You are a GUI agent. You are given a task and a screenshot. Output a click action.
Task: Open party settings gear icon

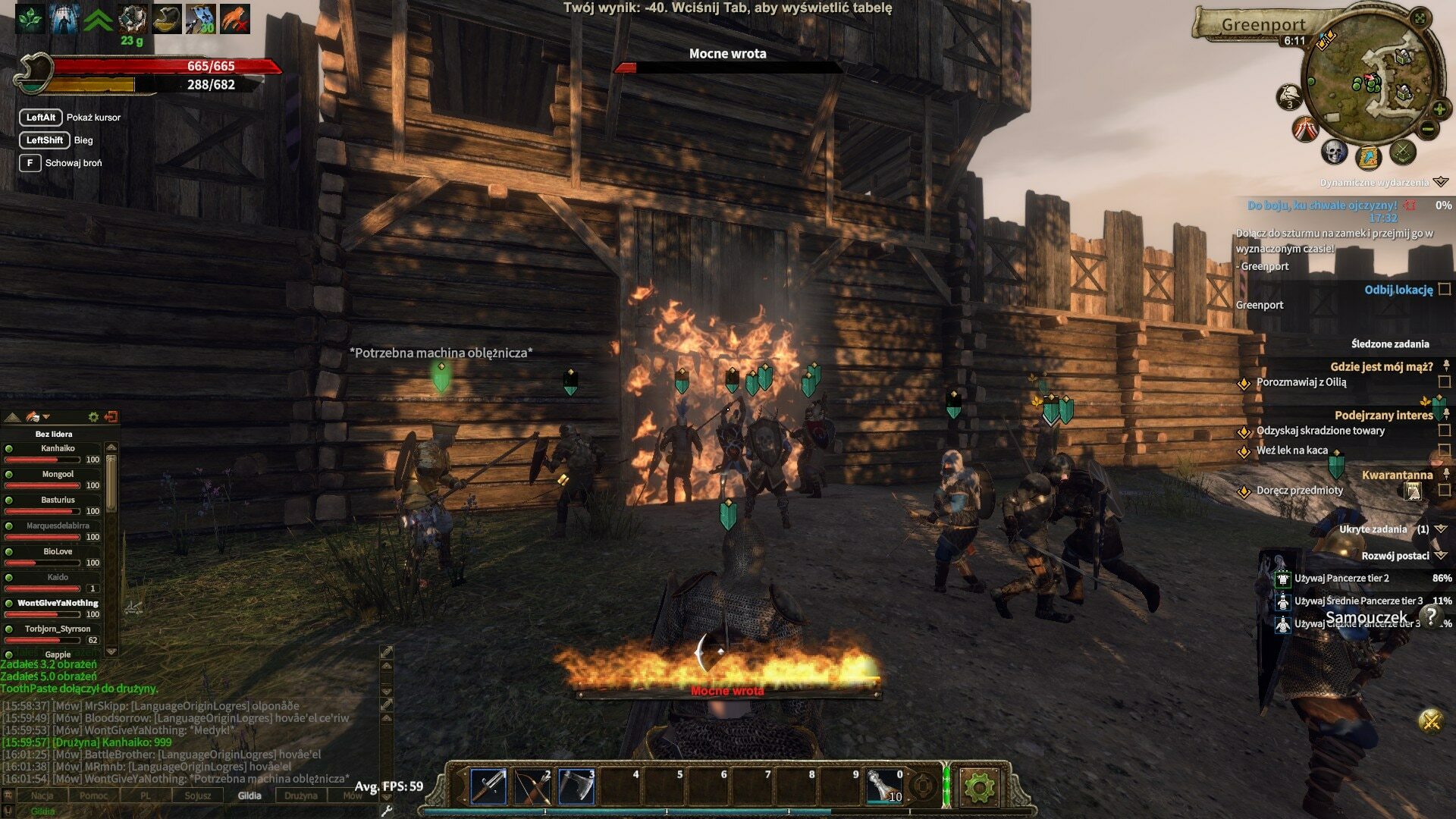tap(93, 417)
